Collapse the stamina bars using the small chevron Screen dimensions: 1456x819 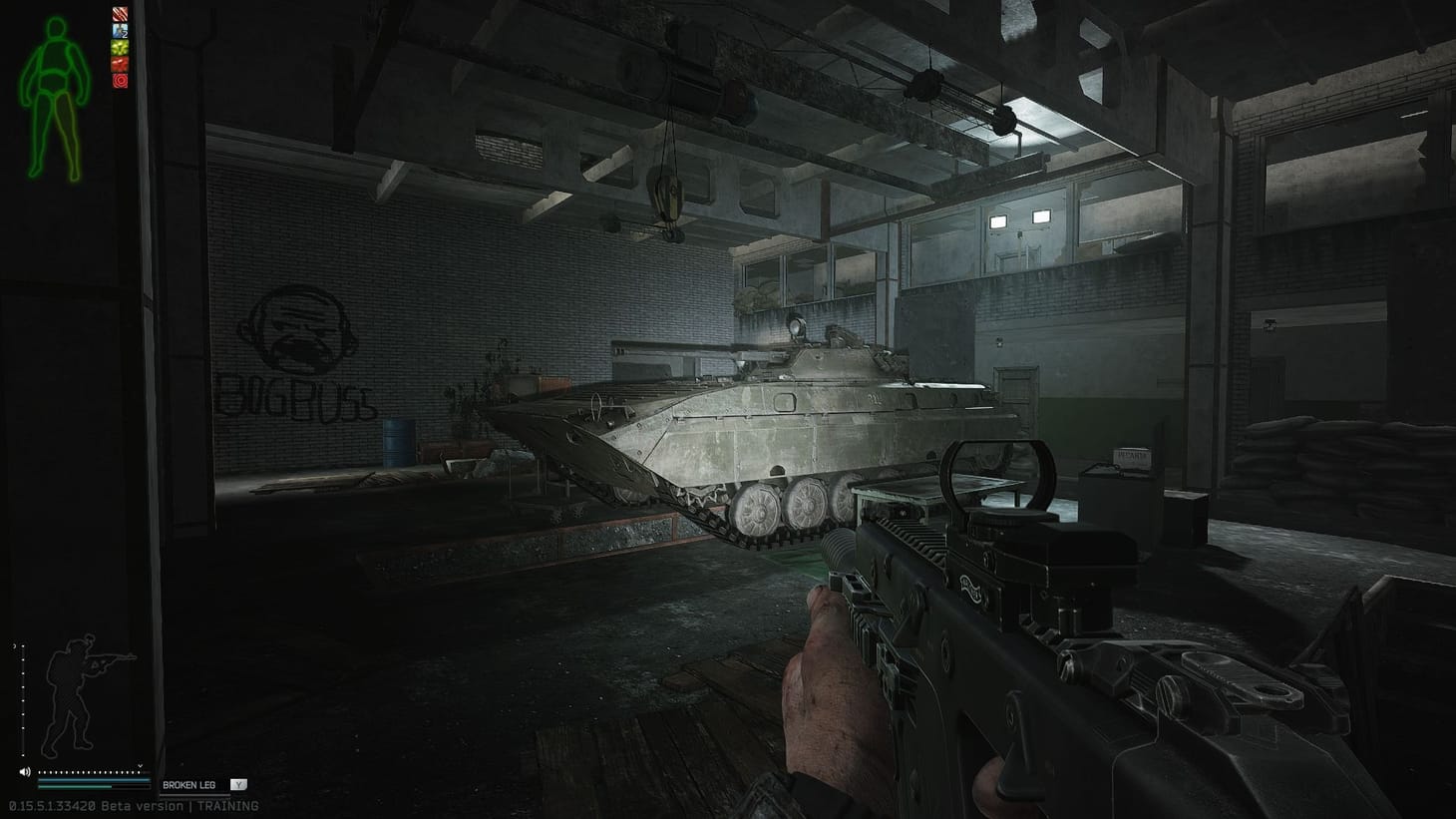coord(140,766)
